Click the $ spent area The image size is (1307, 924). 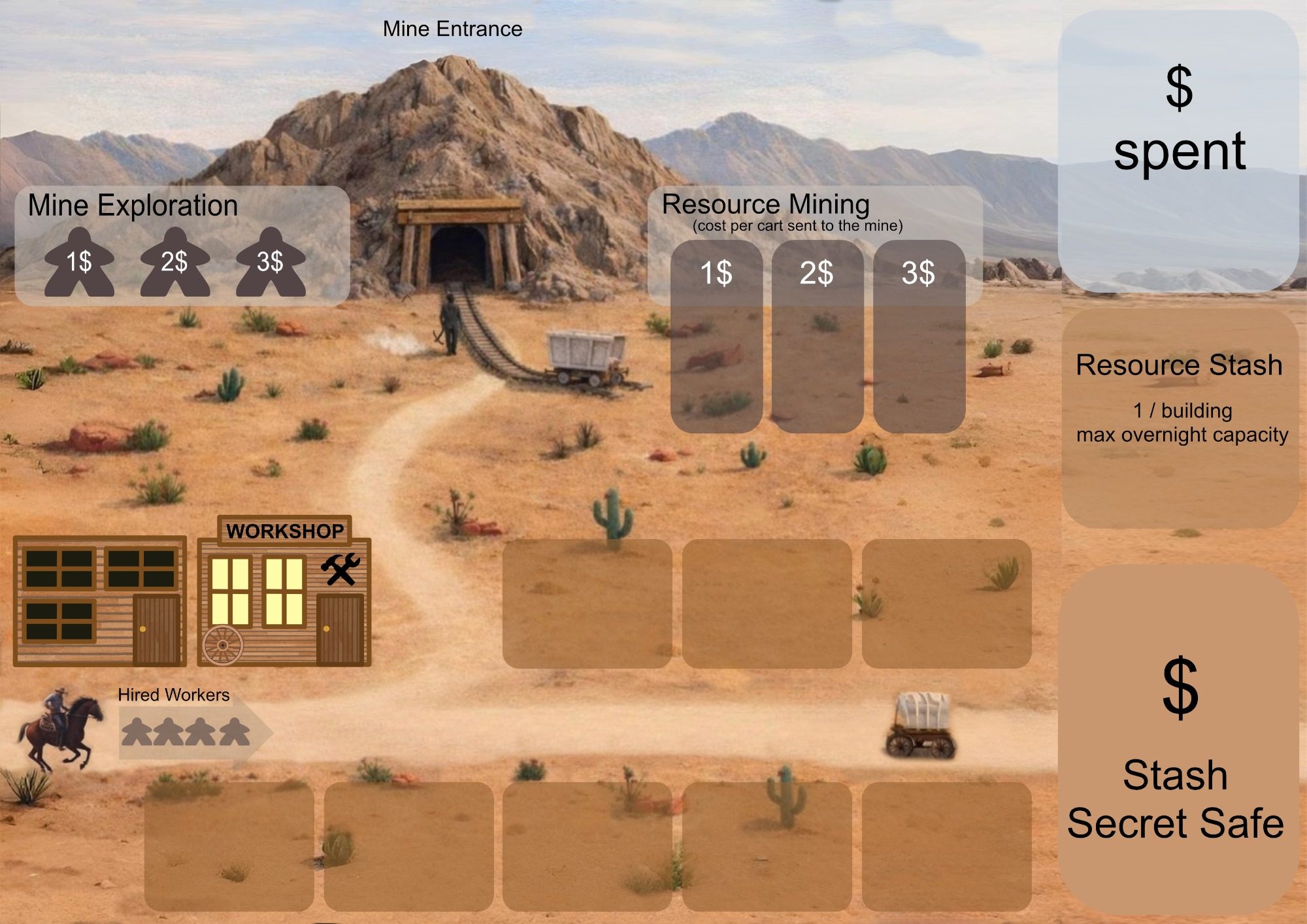point(1178,150)
